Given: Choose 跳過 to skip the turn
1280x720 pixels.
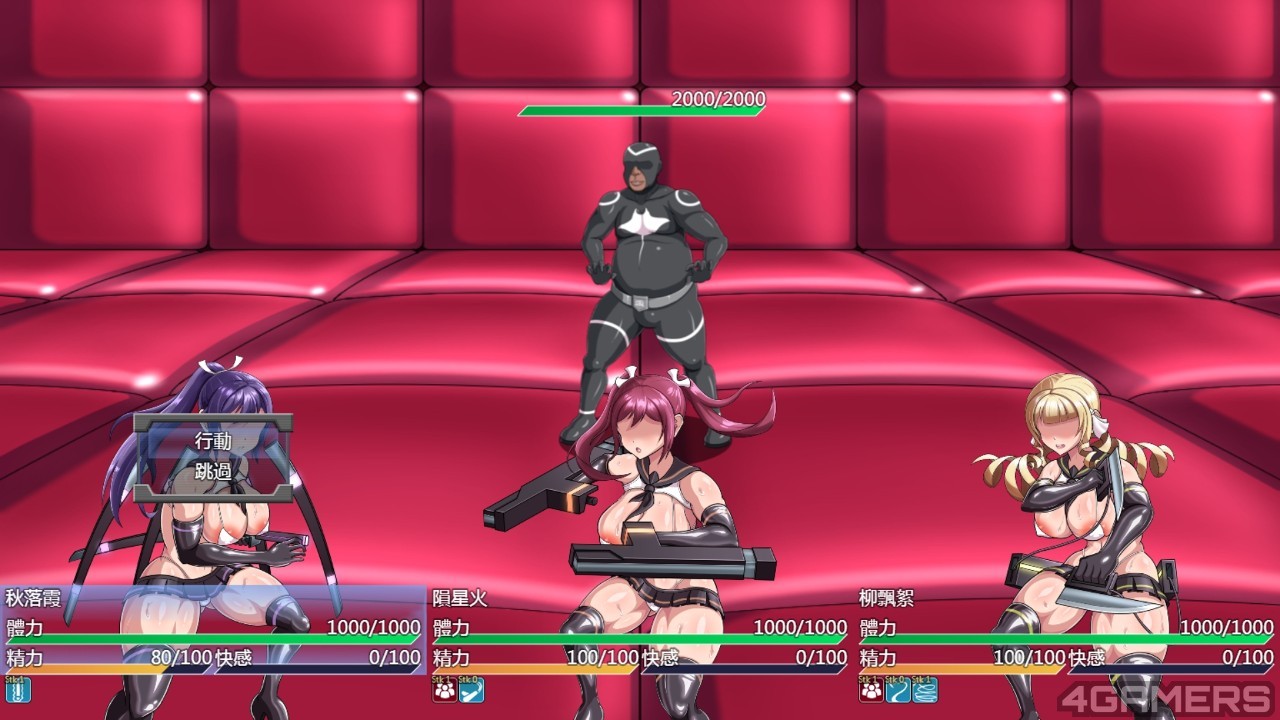Looking at the screenshot, I should click(213, 471).
